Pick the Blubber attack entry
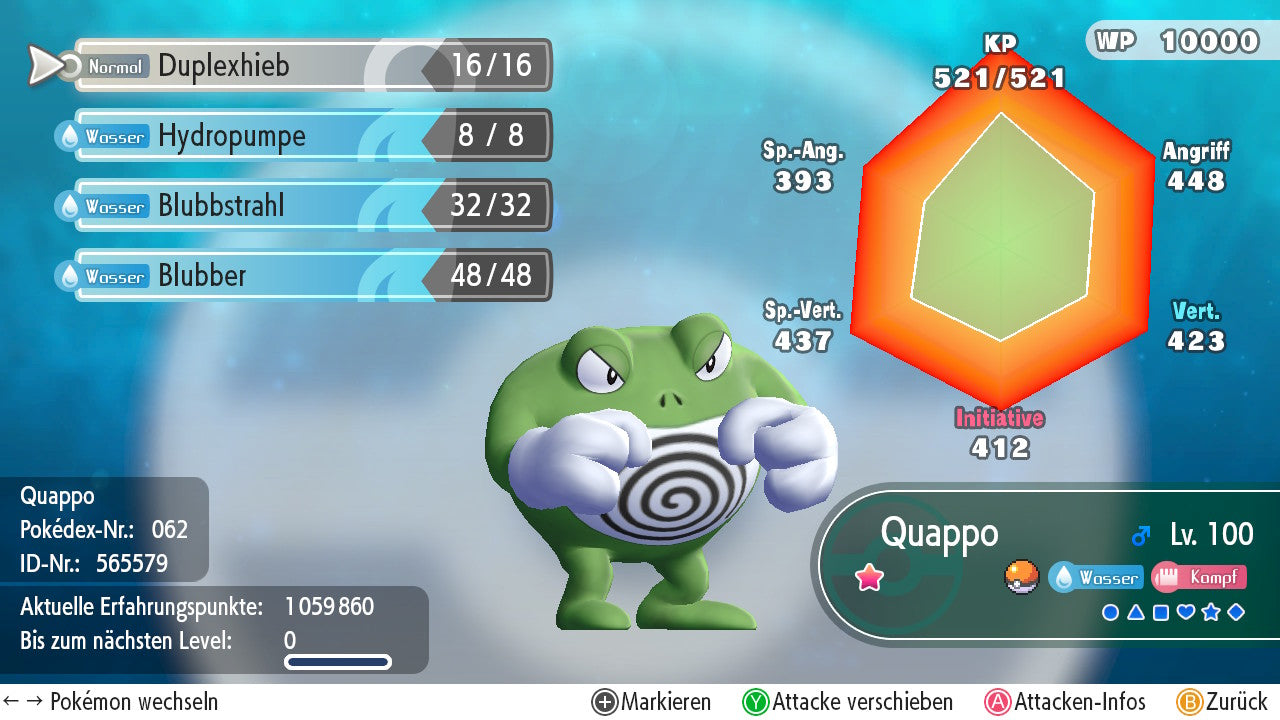 310,276
